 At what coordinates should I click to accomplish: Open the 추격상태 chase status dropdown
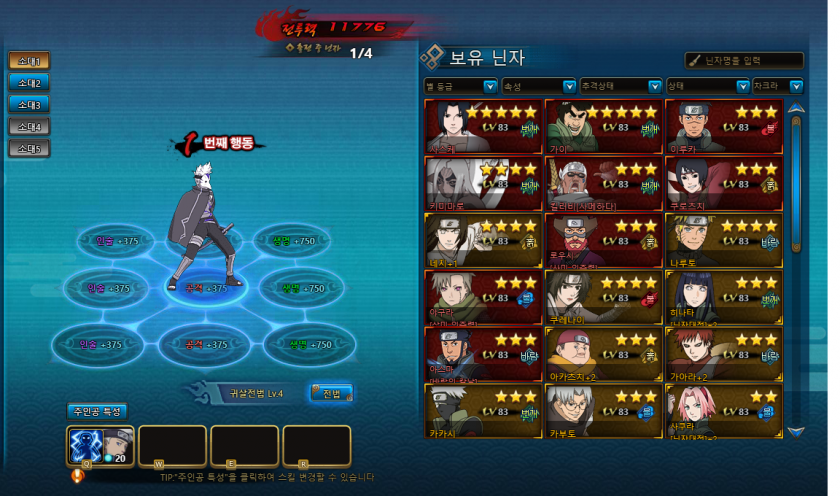click(621, 86)
